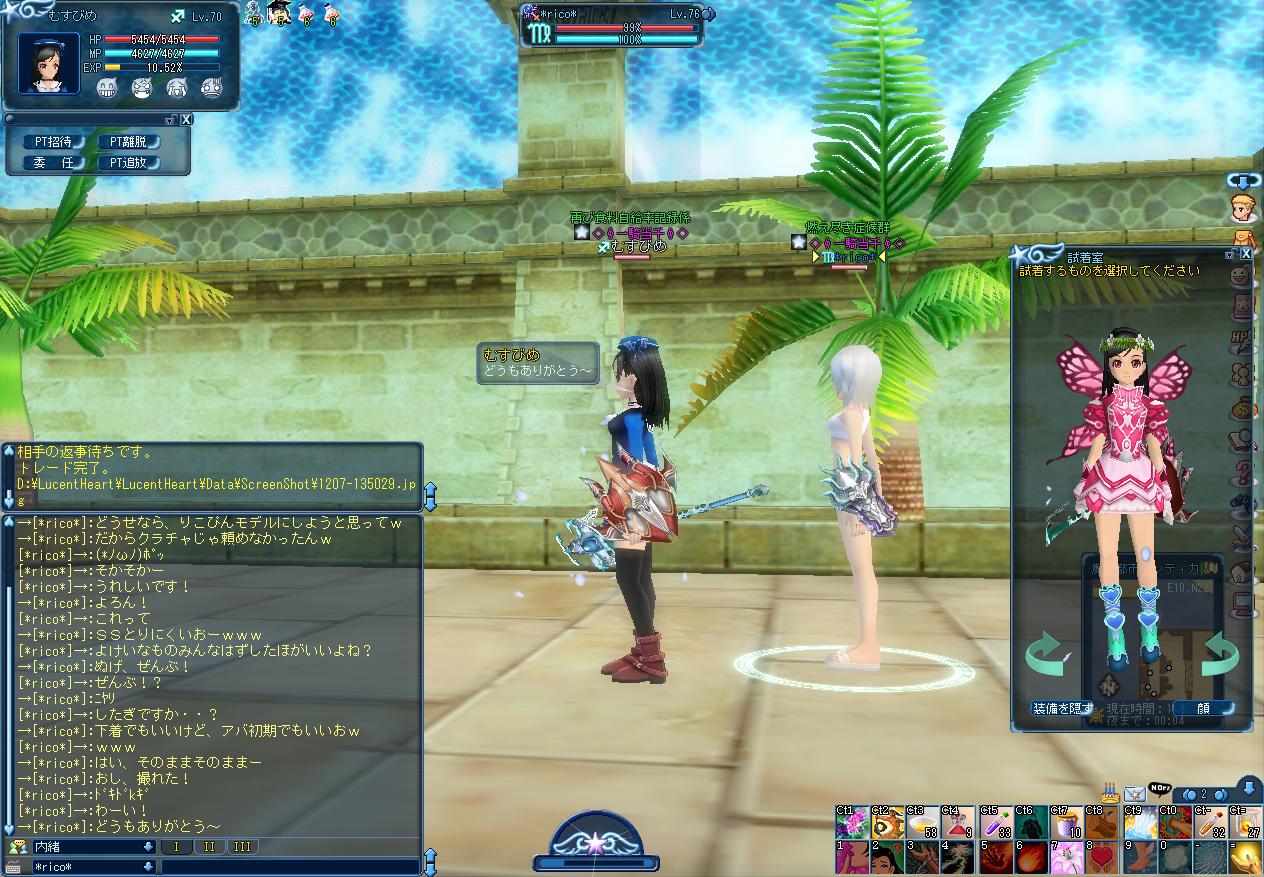Close the party control panel
The height and width of the screenshot is (877, 1264).
186,119
